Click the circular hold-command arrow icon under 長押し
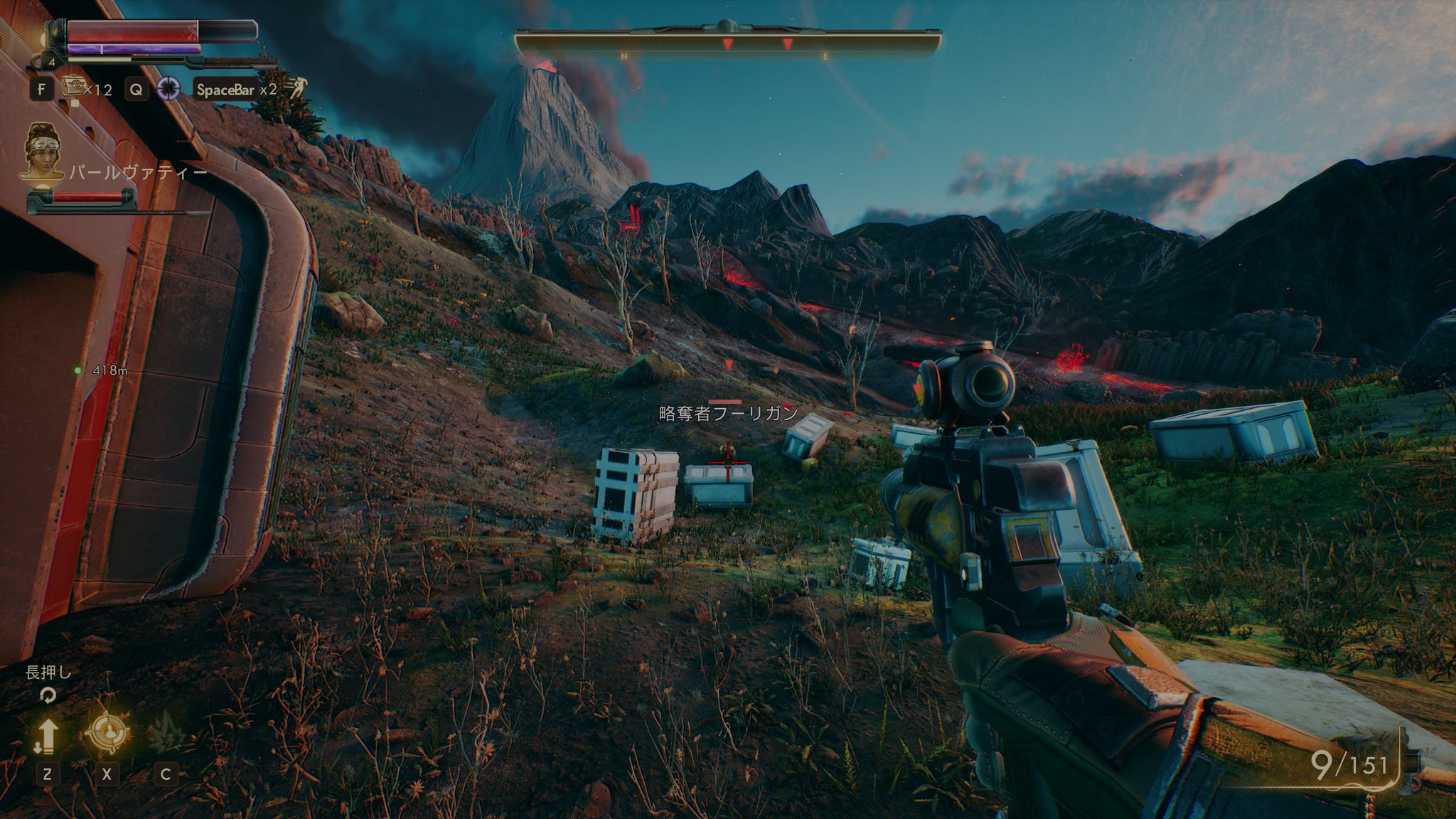The image size is (1456, 819). (48, 695)
